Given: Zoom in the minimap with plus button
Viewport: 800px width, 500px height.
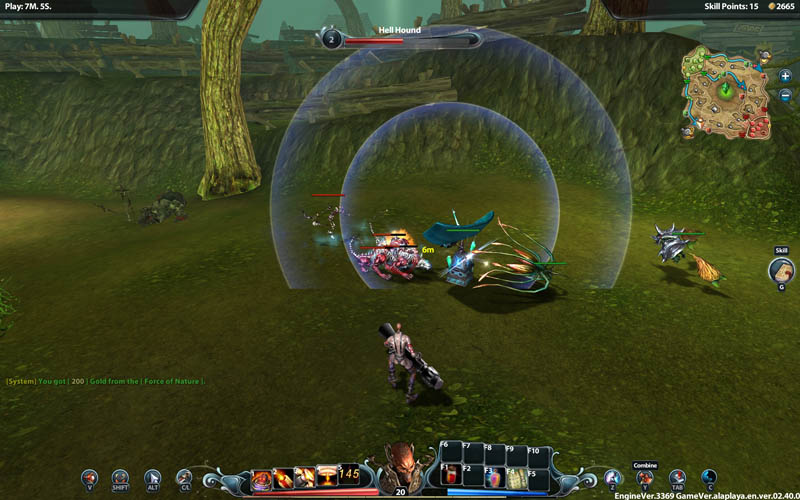Looking at the screenshot, I should tap(785, 76).
